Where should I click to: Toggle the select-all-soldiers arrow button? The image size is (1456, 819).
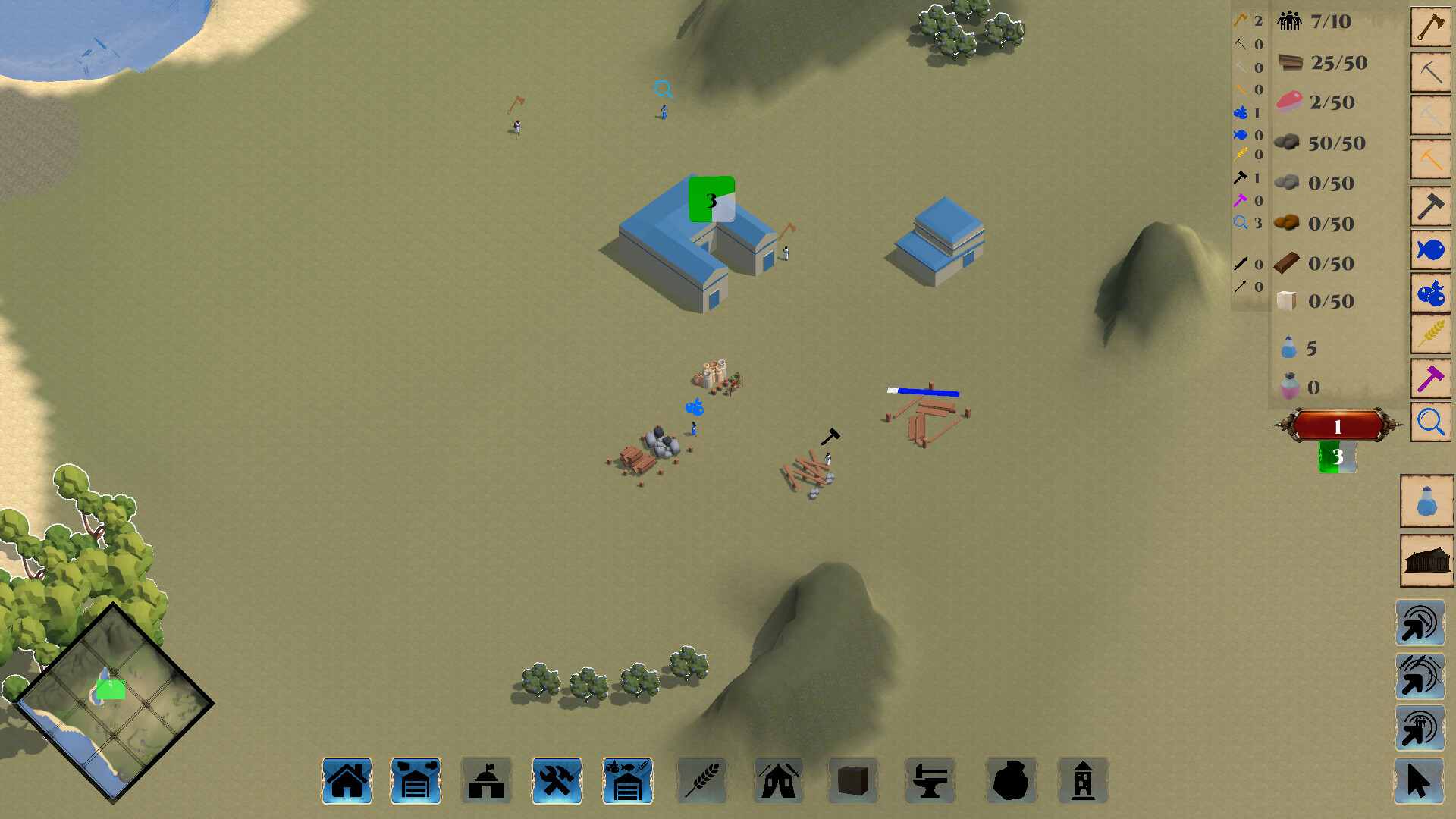pyautogui.click(x=1420, y=675)
